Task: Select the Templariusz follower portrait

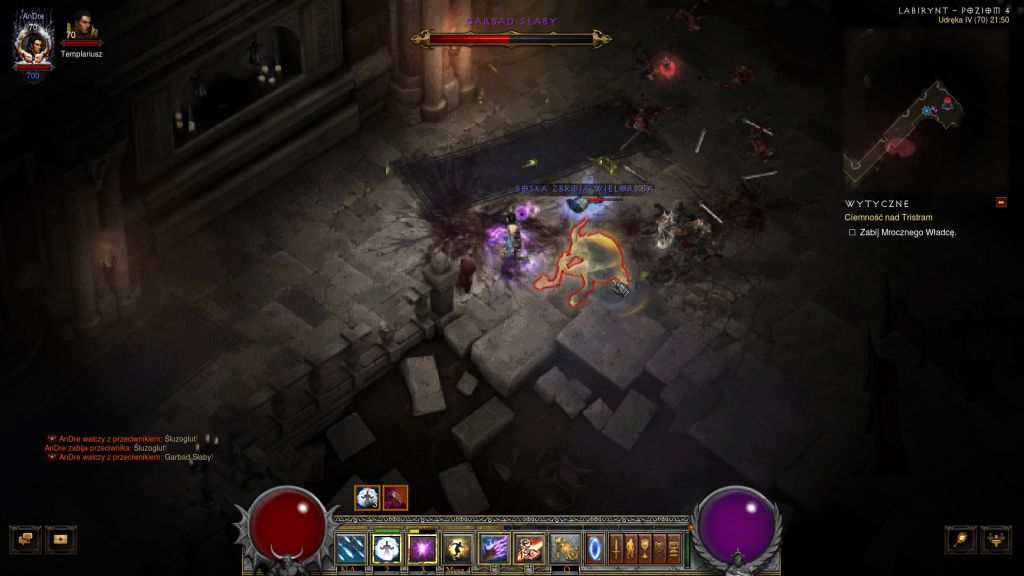Action: 80,30
